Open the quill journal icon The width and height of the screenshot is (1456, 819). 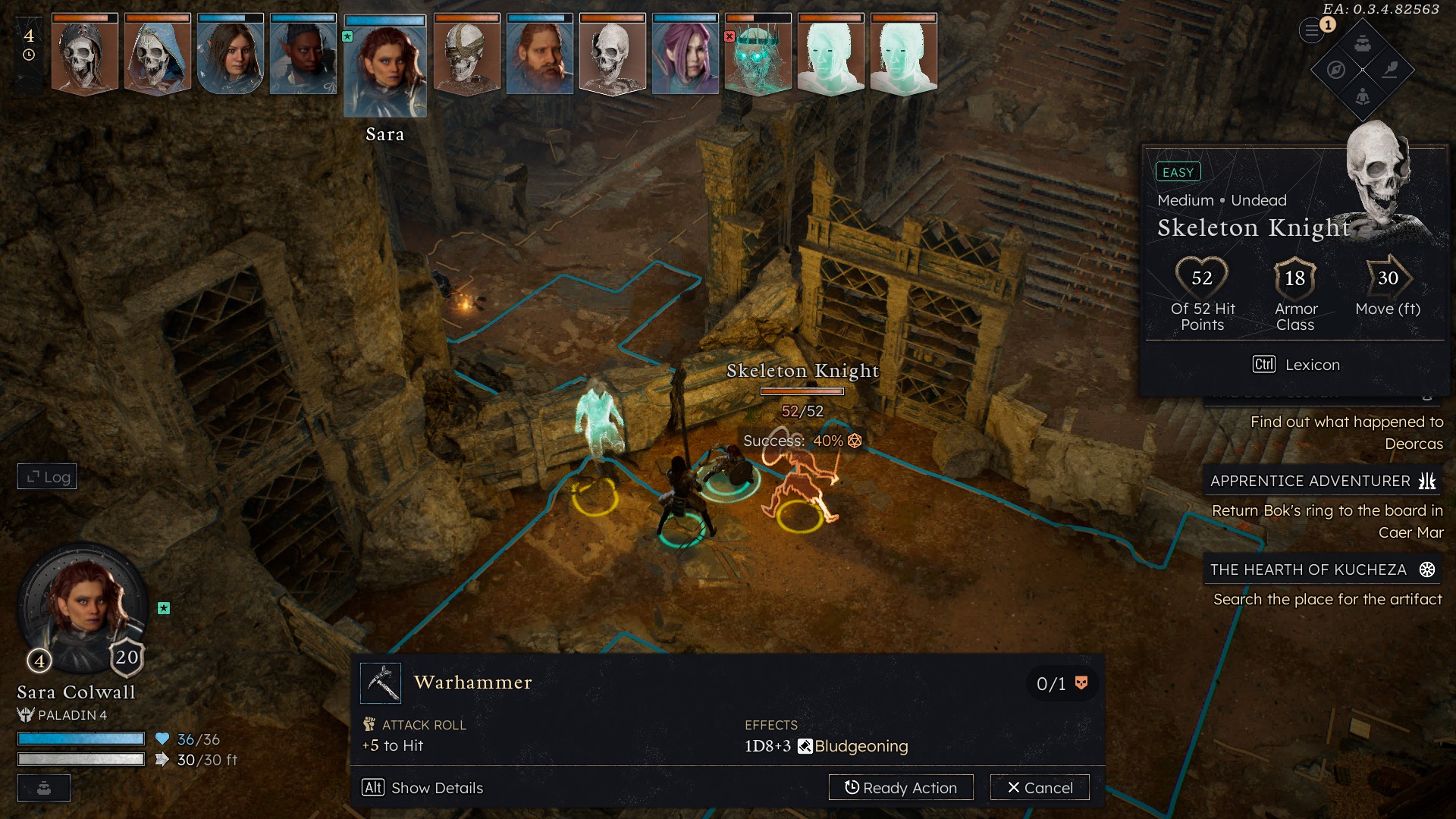tap(1390, 70)
